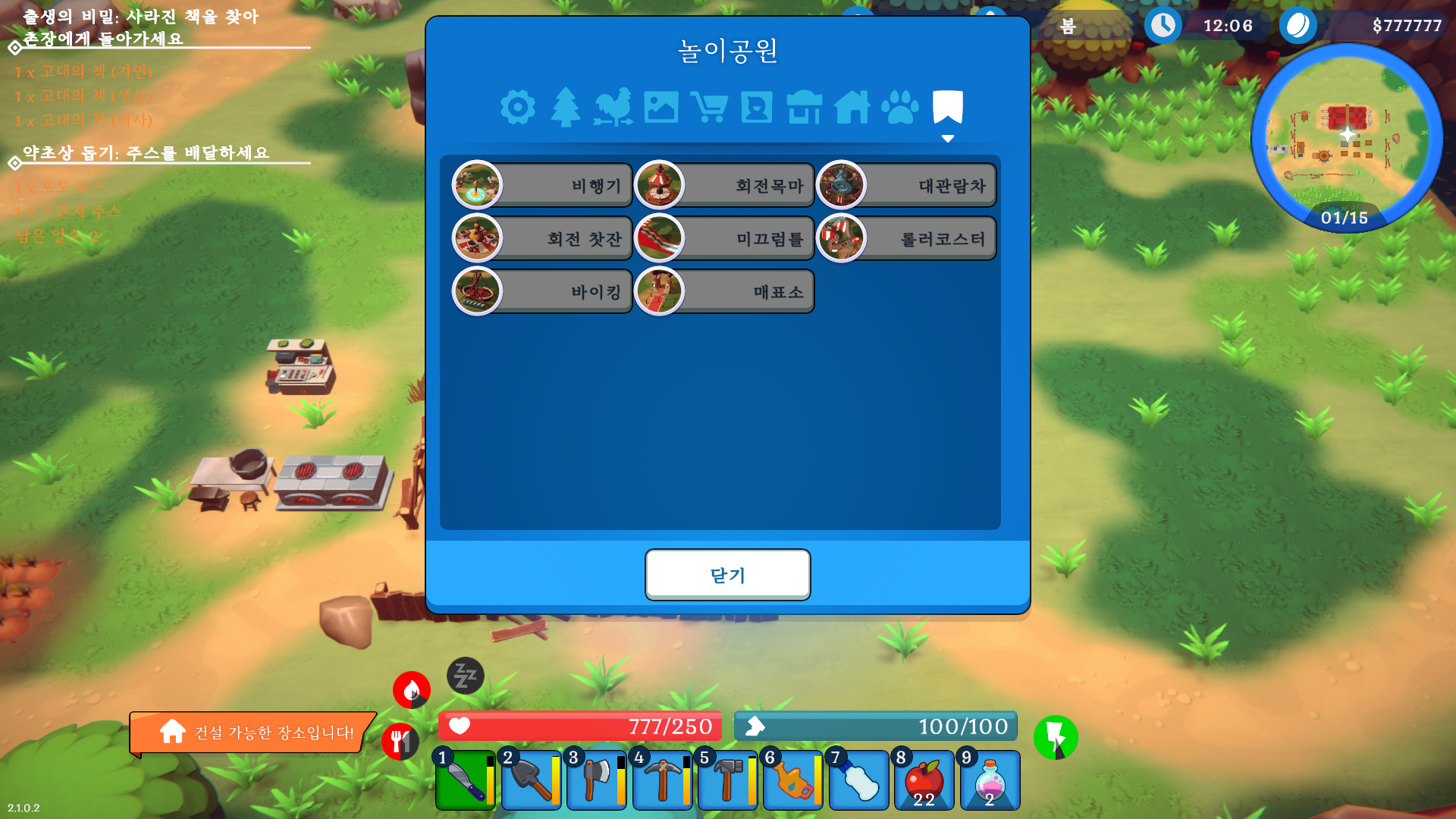Open the portrait frame category

click(x=757, y=108)
